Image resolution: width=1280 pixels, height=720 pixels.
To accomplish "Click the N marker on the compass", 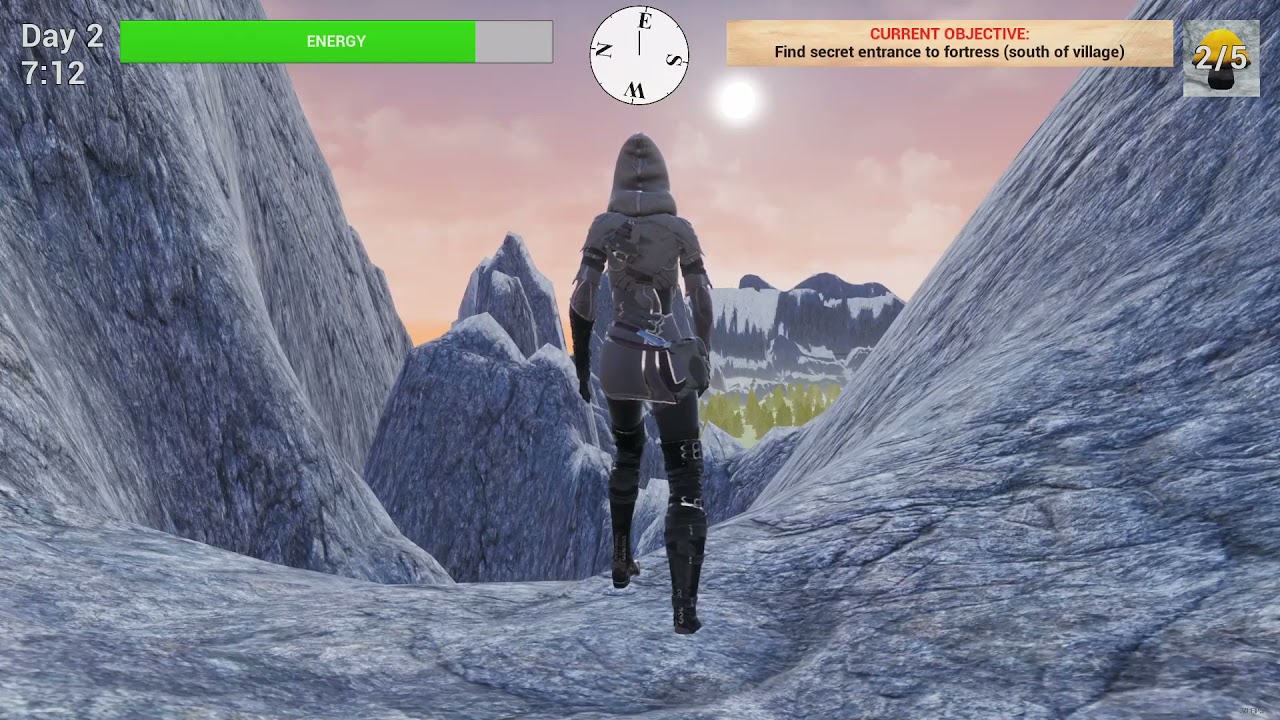I will click(x=604, y=50).
